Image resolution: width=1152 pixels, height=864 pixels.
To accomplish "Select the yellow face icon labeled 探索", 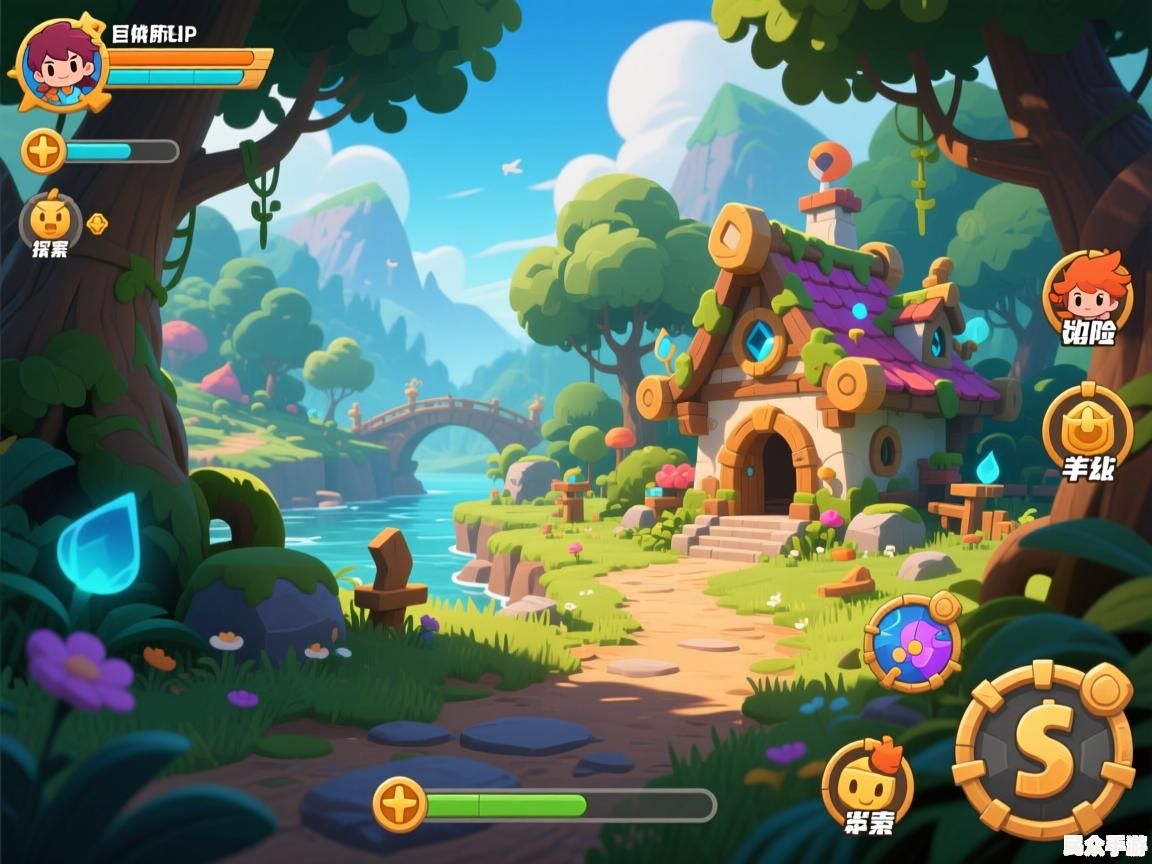I will [49, 220].
